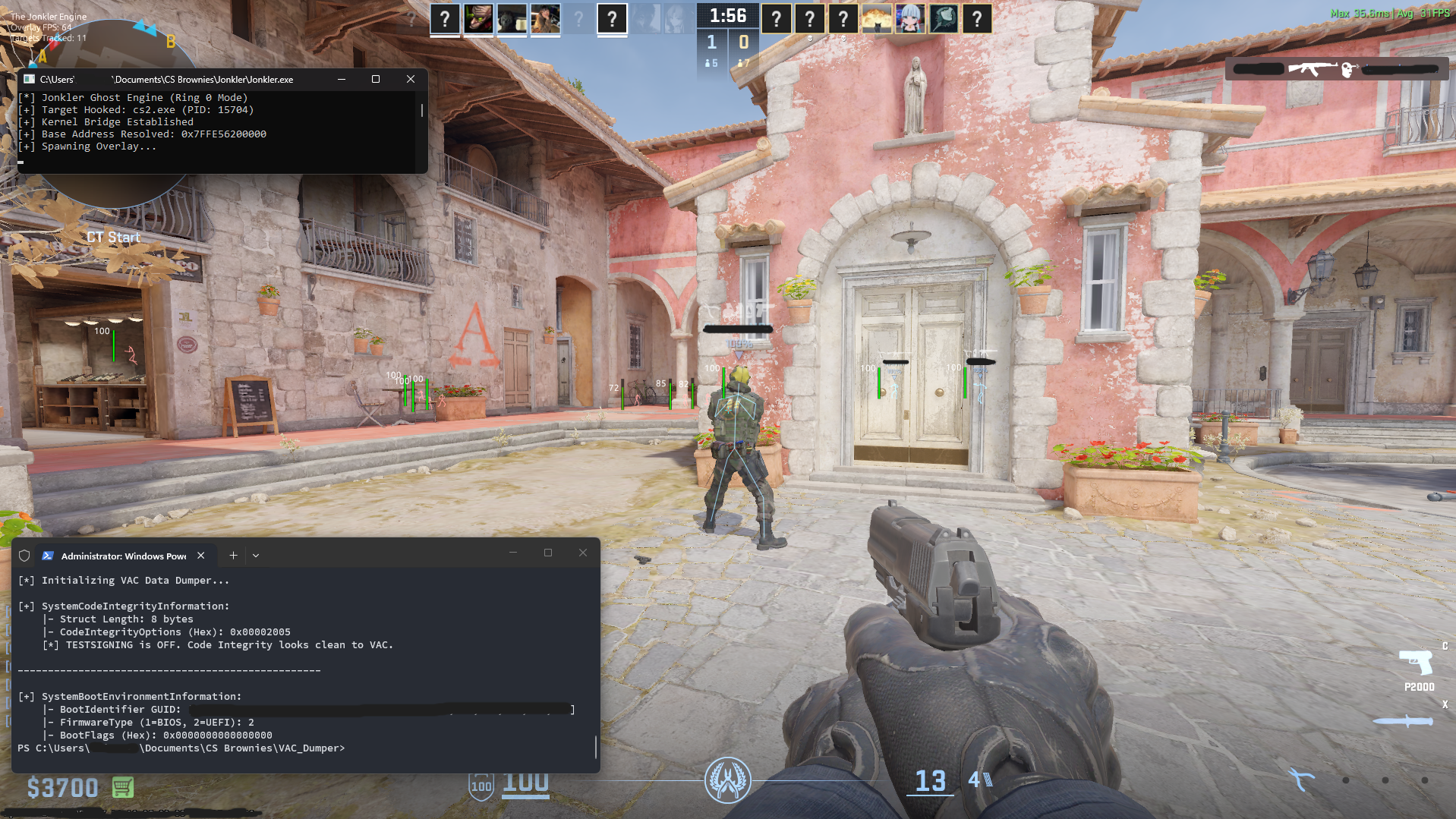The height and width of the screenshot is (819, 1456).
Task: Close the PowerShell terminal window
Action: 583,553
